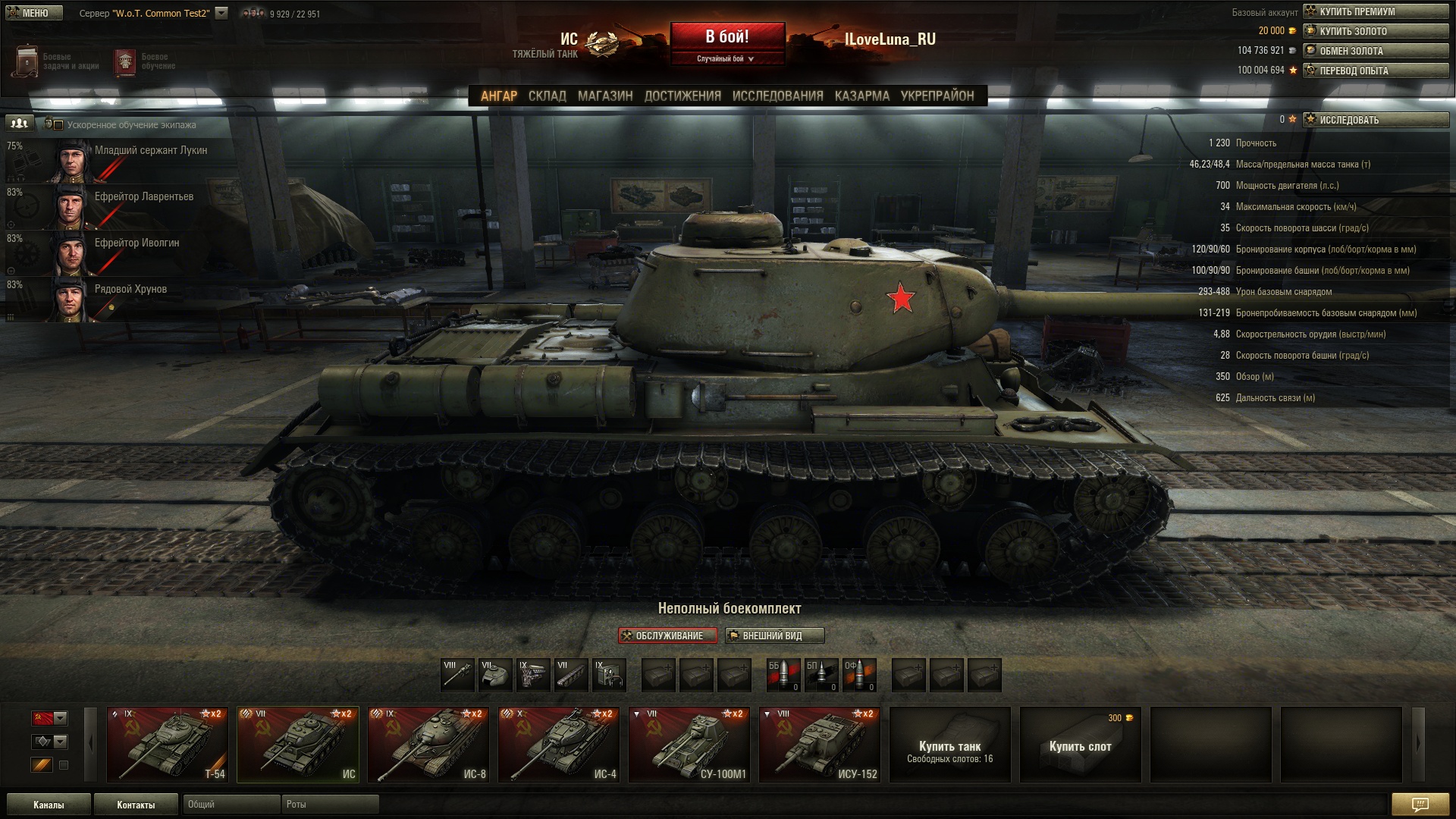1456x819 pixels.
Task: Choose Купить слот tile
Action: 1080,745
